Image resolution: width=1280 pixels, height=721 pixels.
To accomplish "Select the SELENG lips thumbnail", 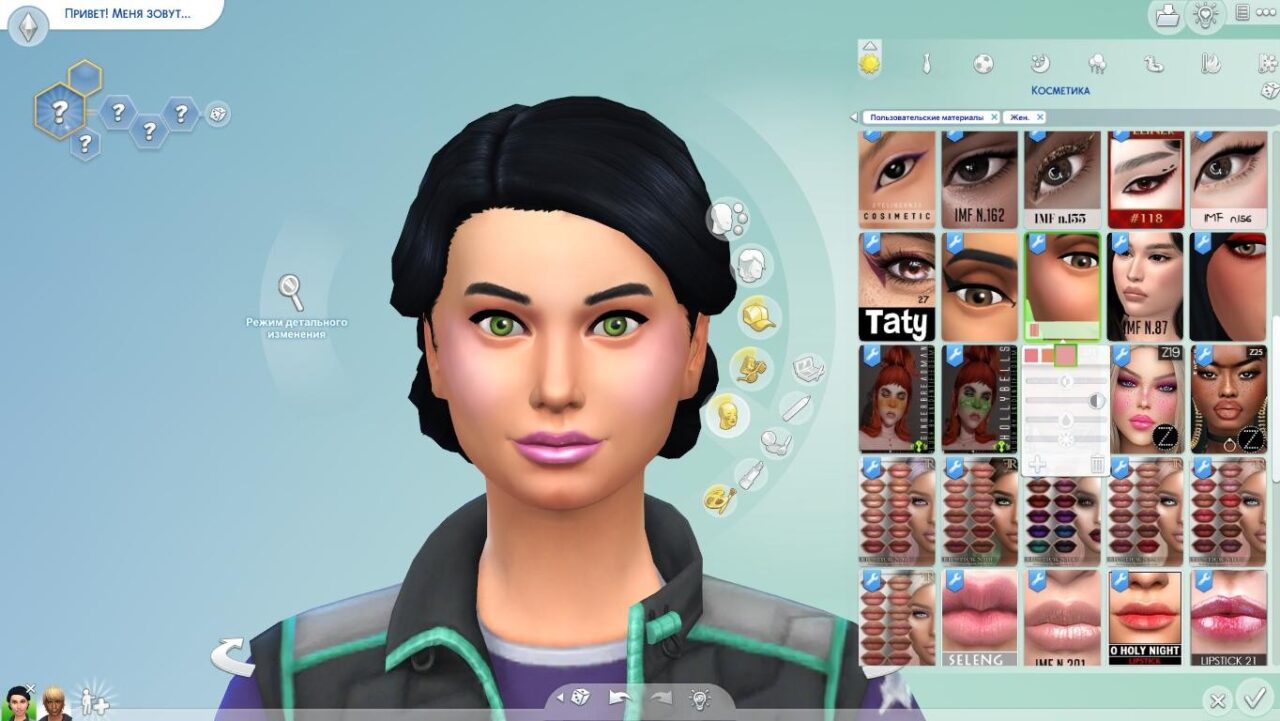I will click(x=897, y=617).
